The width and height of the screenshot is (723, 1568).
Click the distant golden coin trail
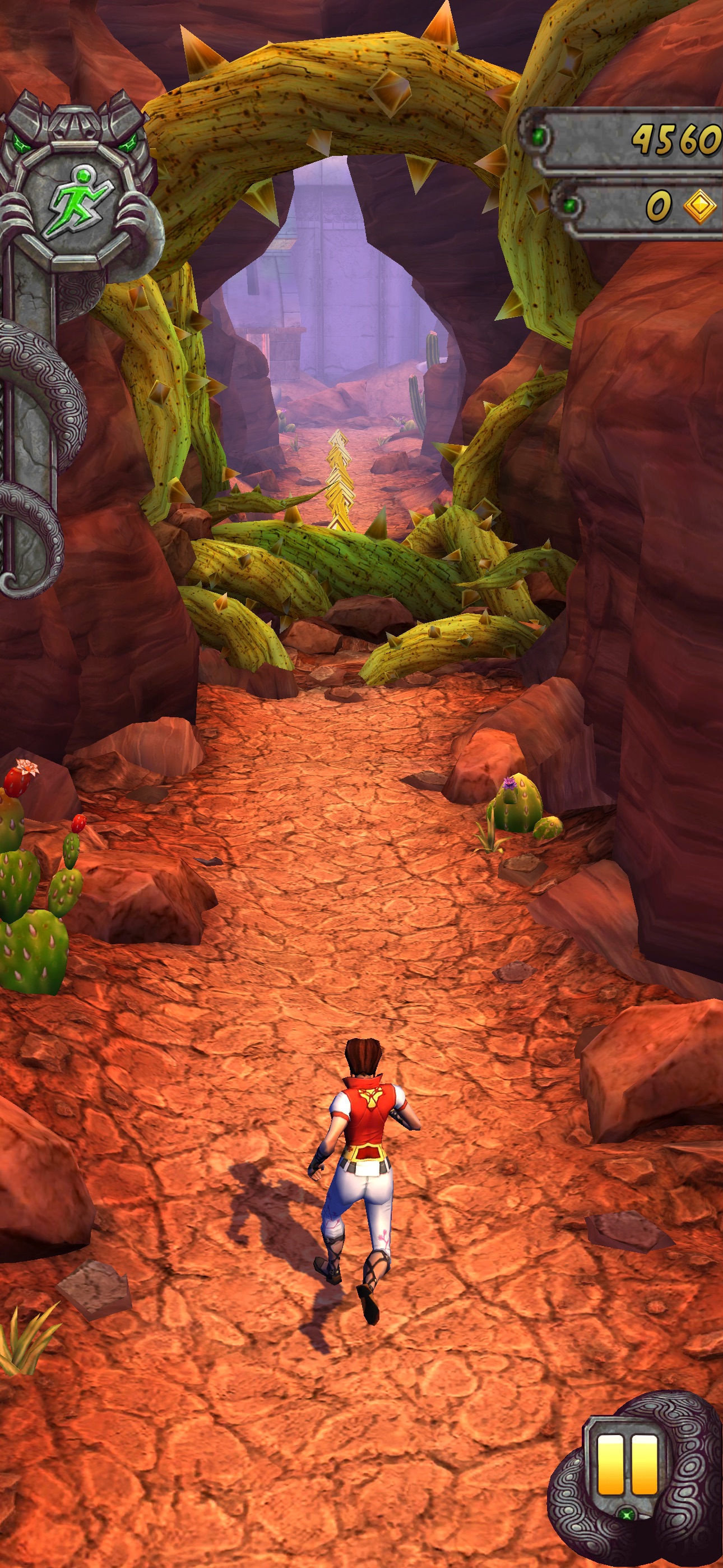(x=340, y=481)
